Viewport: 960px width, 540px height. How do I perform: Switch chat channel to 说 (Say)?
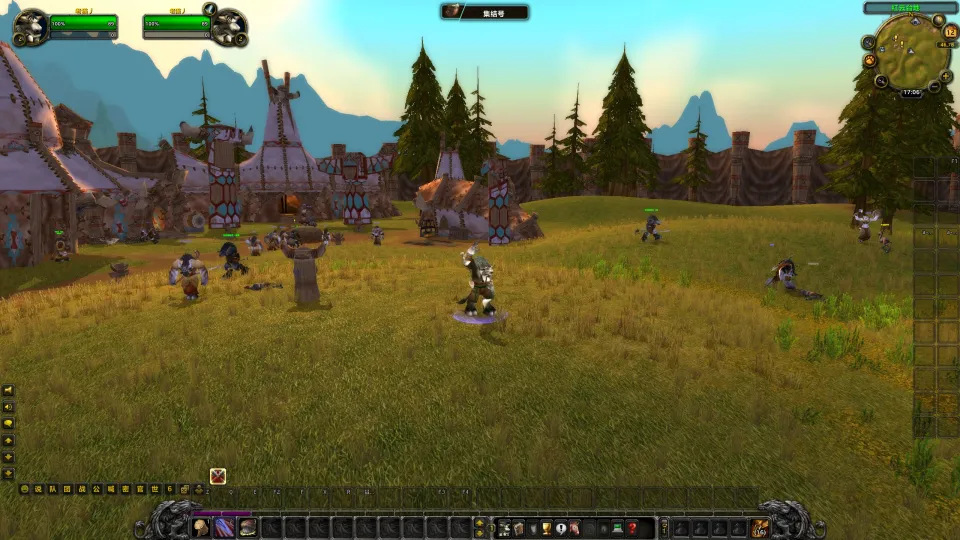coord(39,489)
